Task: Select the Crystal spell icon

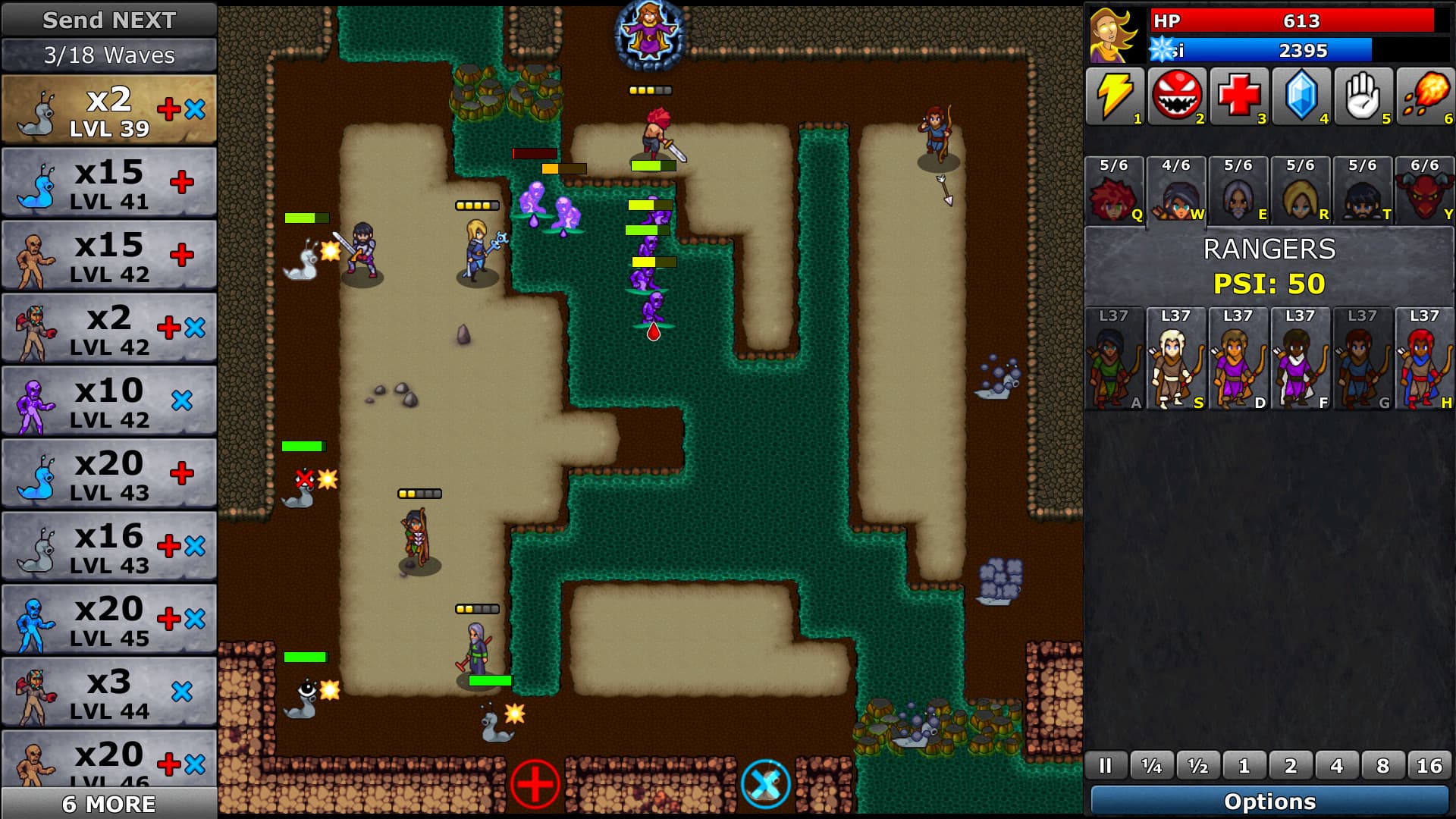Action: pos(1302,96)
